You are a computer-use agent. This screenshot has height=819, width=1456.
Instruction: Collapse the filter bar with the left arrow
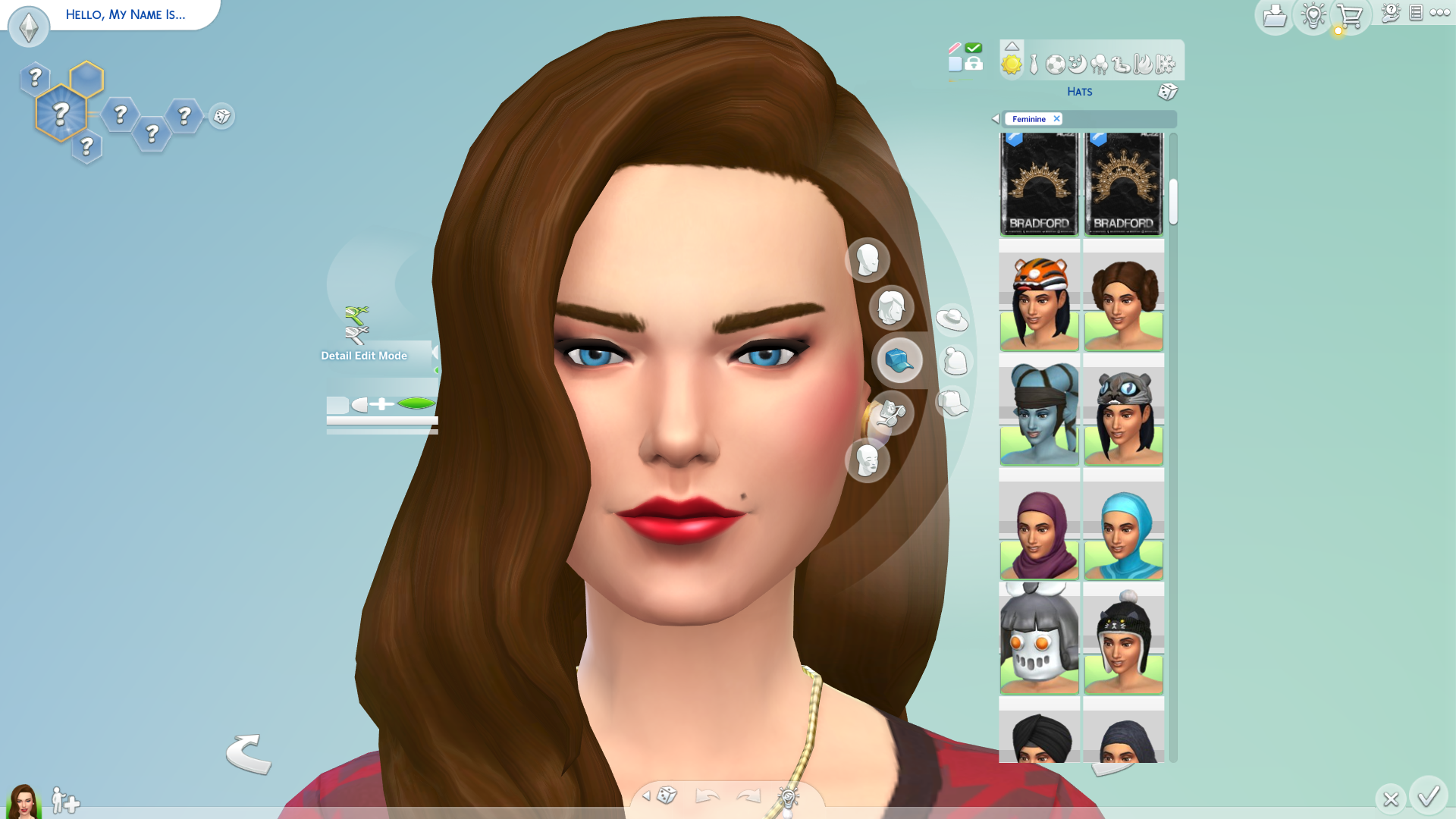coord(995,118)
